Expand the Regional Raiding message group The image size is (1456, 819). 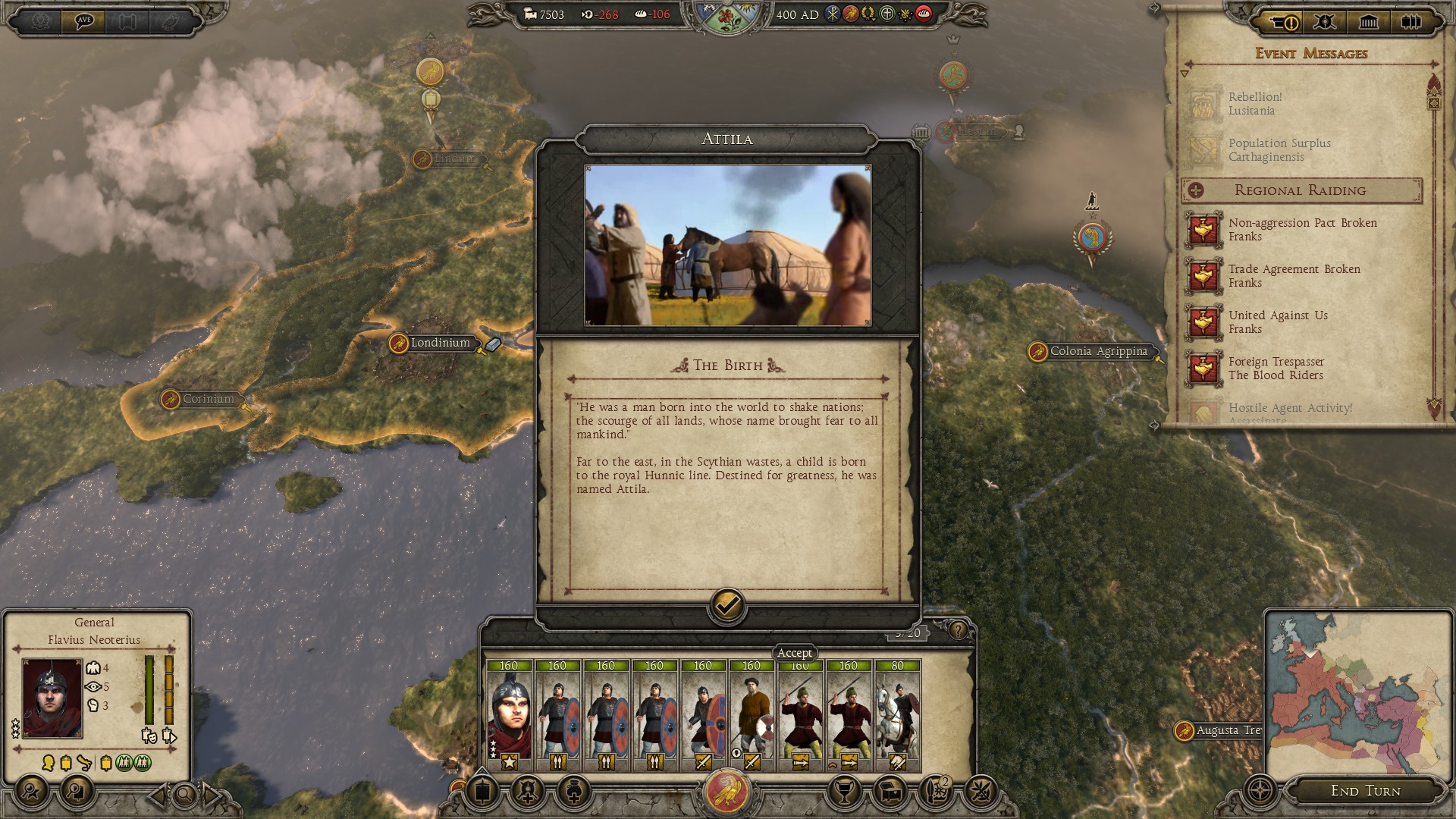tap(1196, 190)
